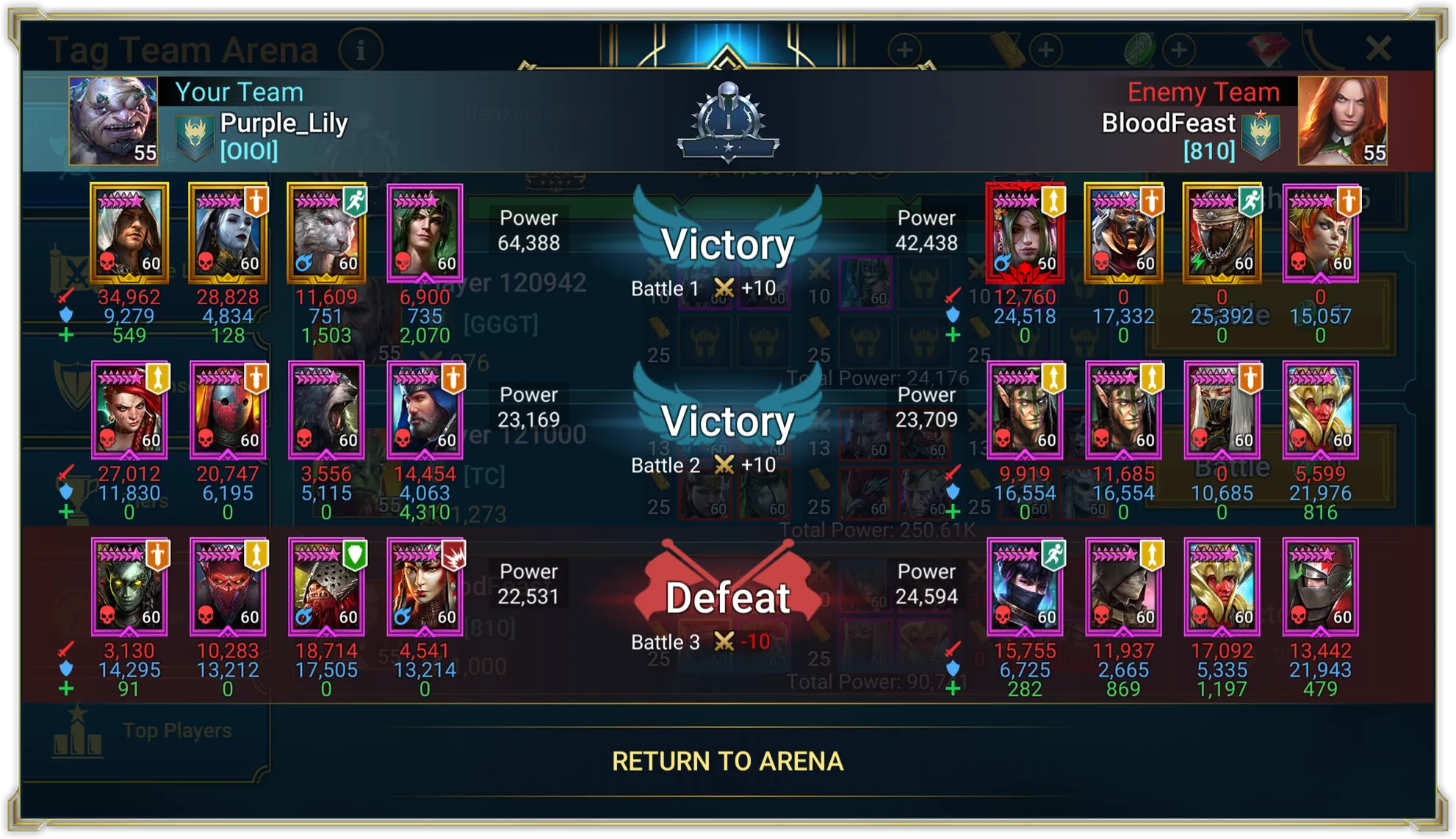Select the hooded bearded champion in Battle 1
The height and width of the screenshot is (839, 1456).
(x=129, y=232)
